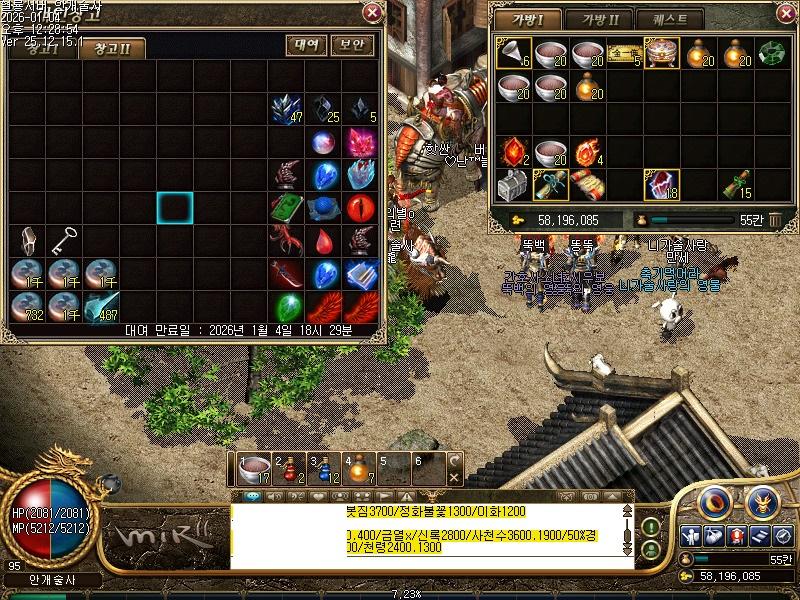Pick the ornate jewelry box in bag
Image resolution: width=800 pixels, height=600 pixels.
click(660, 53)
